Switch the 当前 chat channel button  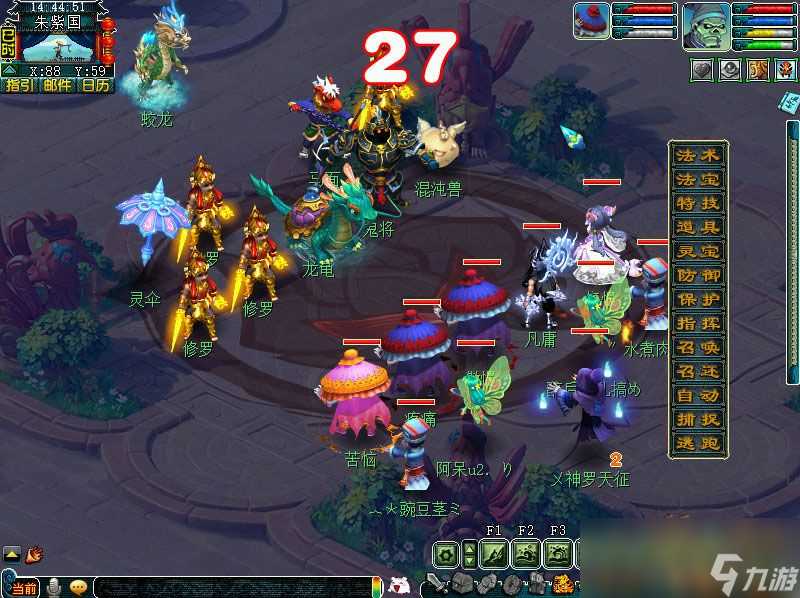pyautogui.click(x=24, y=587)
